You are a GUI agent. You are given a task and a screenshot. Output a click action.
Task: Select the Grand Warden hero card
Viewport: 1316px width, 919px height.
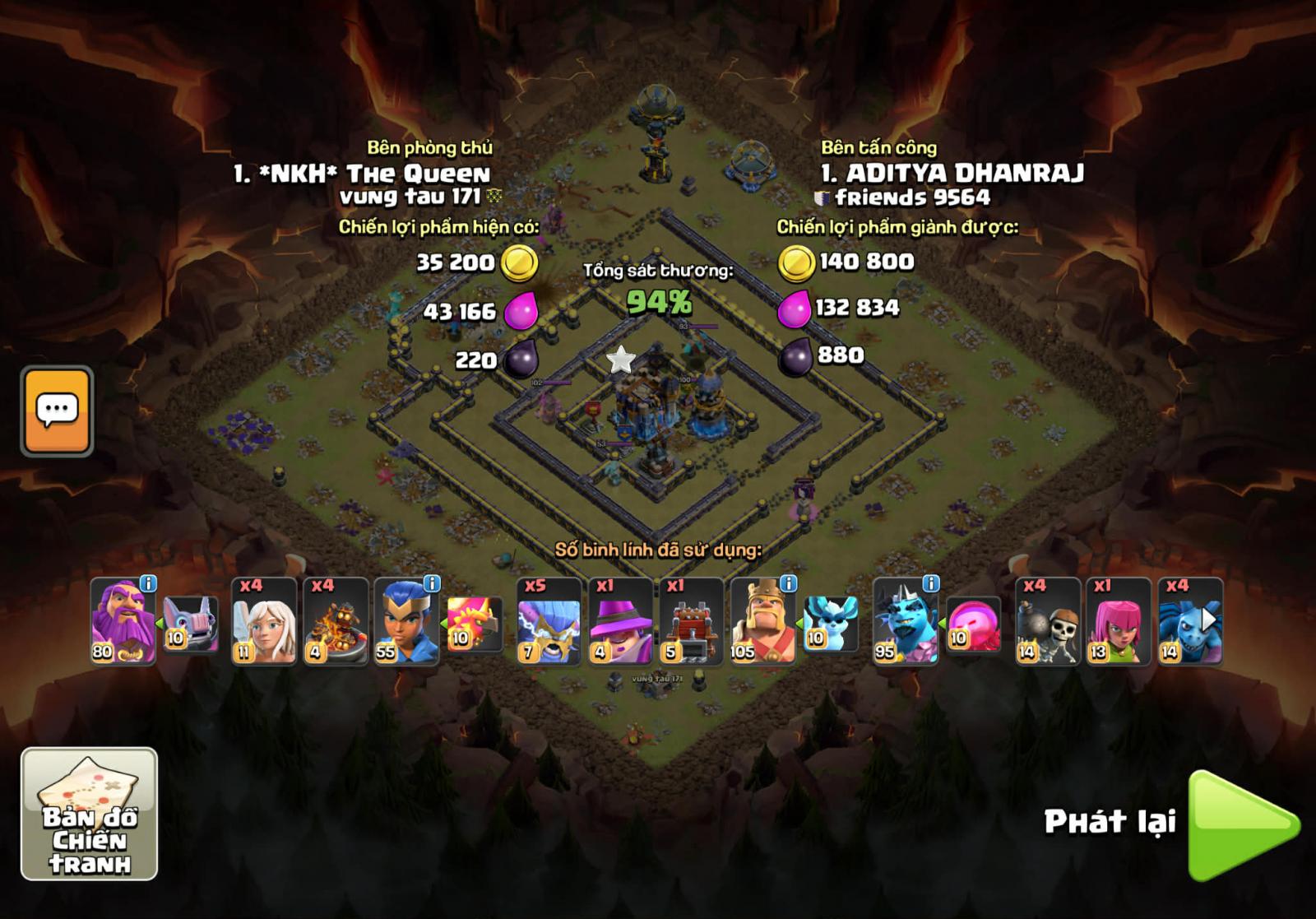(122, 622)
